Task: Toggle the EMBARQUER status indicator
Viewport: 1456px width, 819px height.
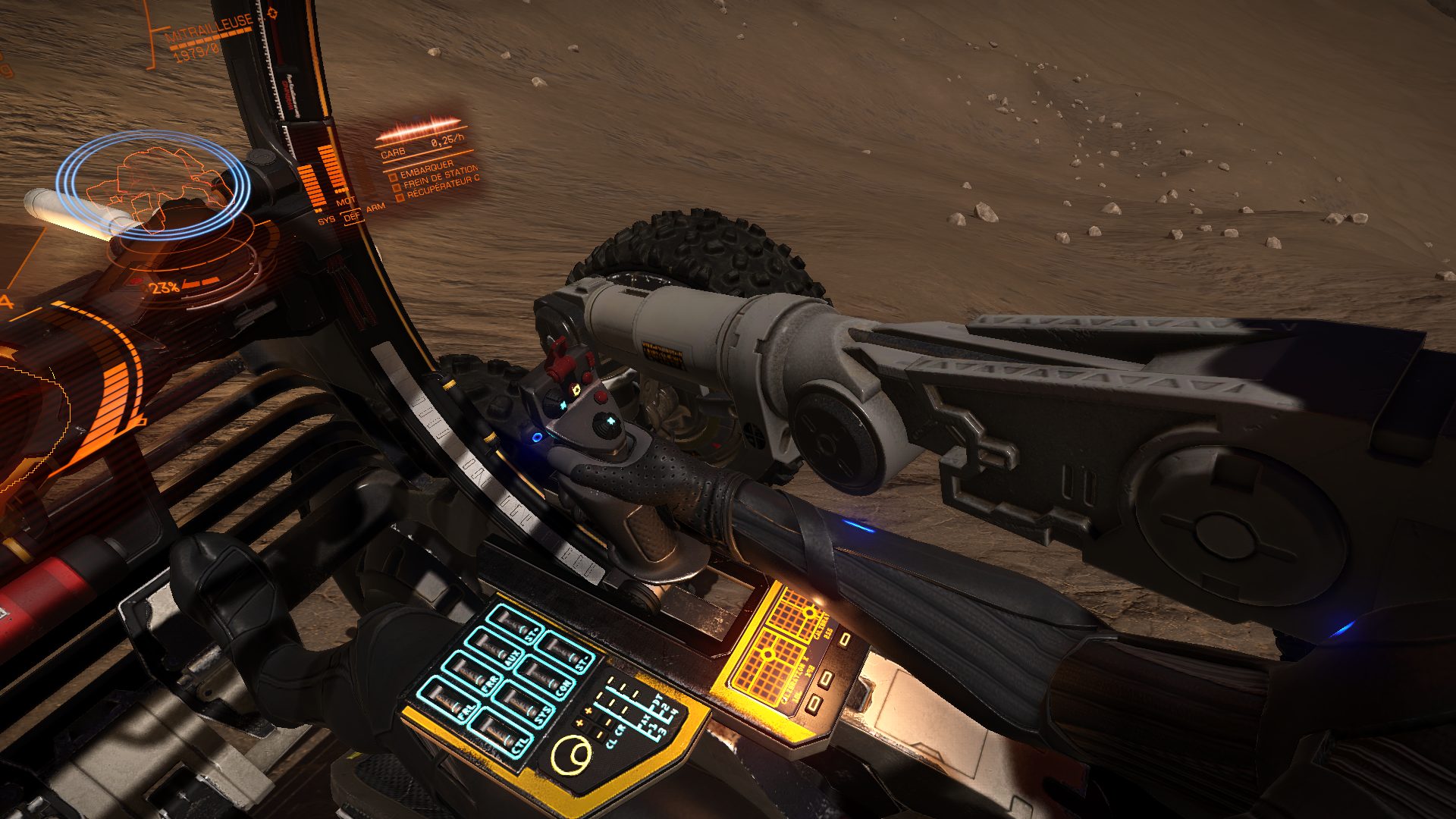Action: tap(393, 175)
